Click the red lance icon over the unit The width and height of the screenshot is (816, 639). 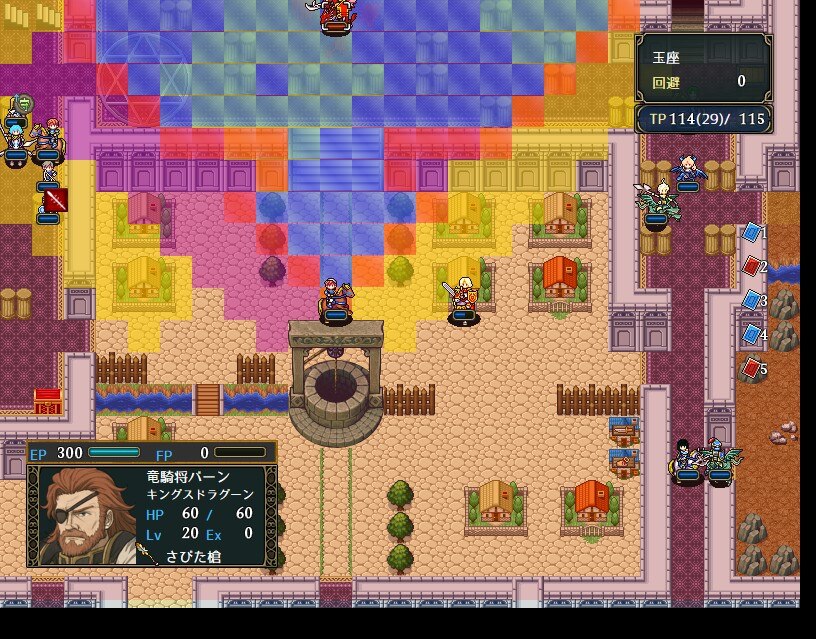[56, 200]
